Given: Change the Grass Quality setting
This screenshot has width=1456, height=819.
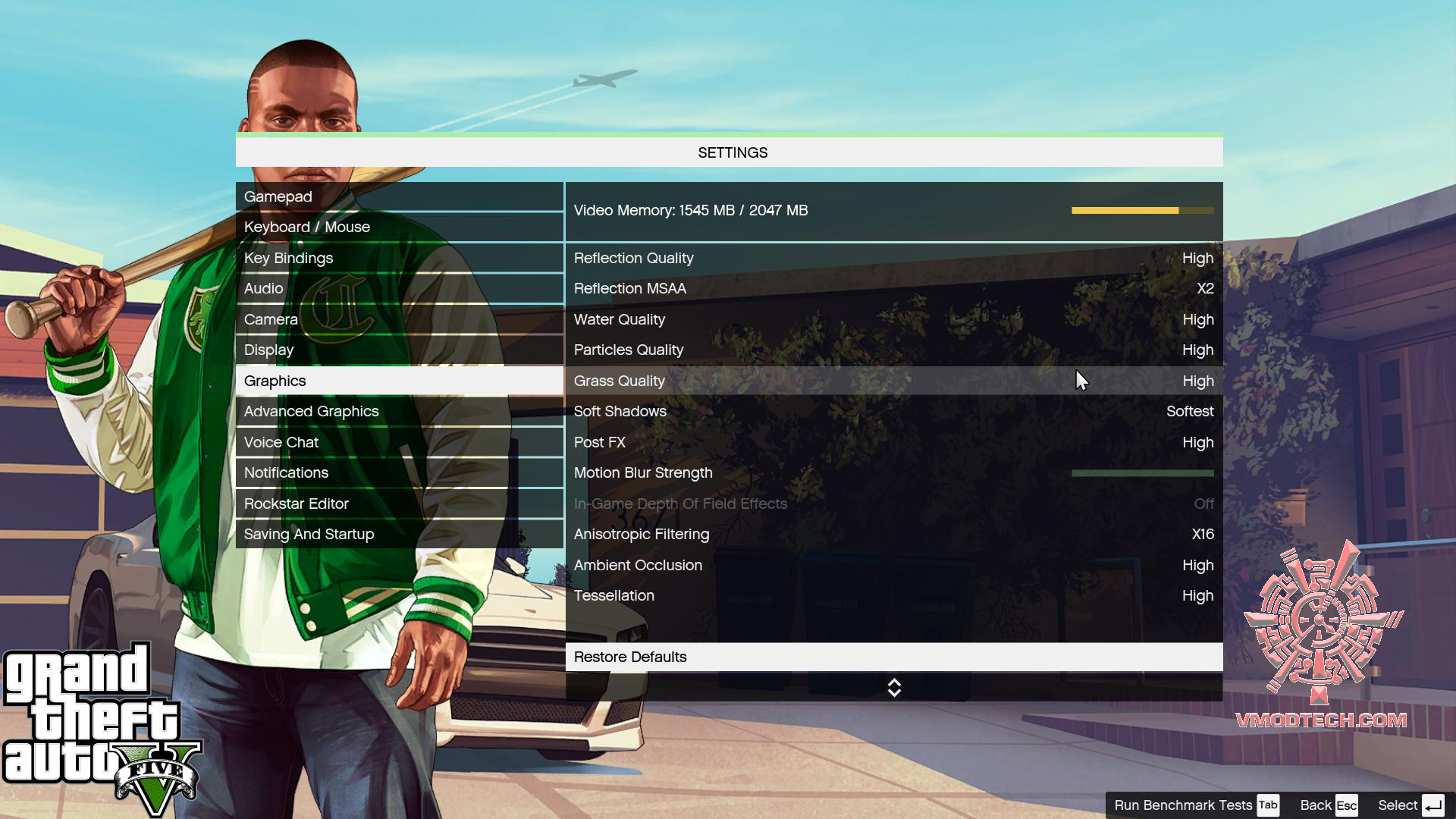Looking at the screenshot, I should pyautogui.click(x=895, y=381).
